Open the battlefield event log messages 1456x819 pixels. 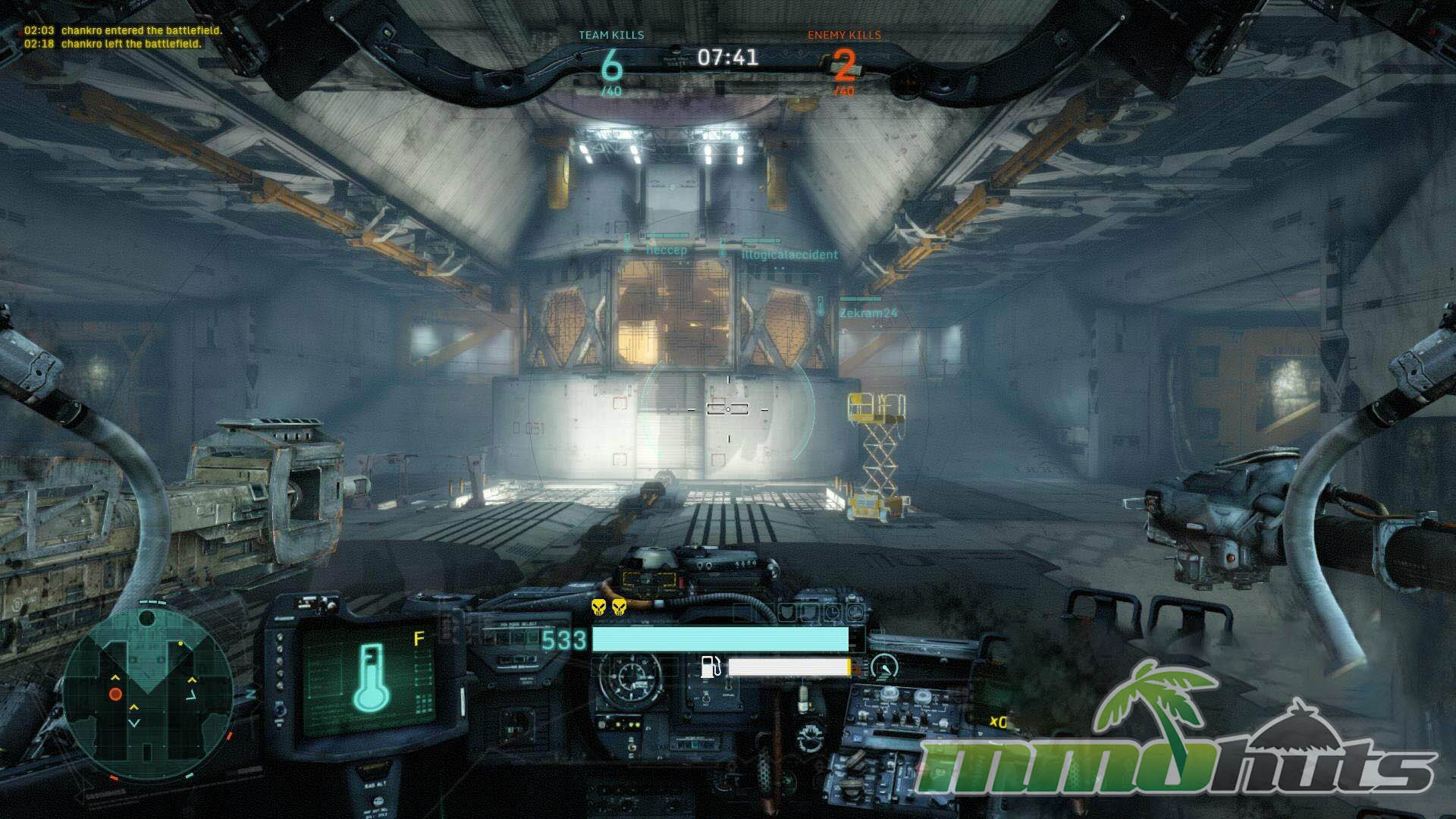(x=123, y=37)
